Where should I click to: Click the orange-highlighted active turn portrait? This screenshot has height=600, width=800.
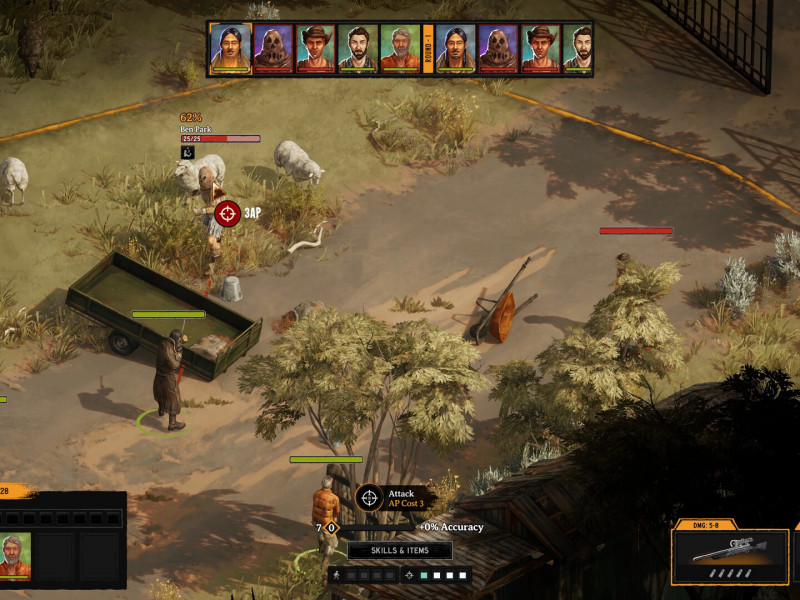pos(230,49)
